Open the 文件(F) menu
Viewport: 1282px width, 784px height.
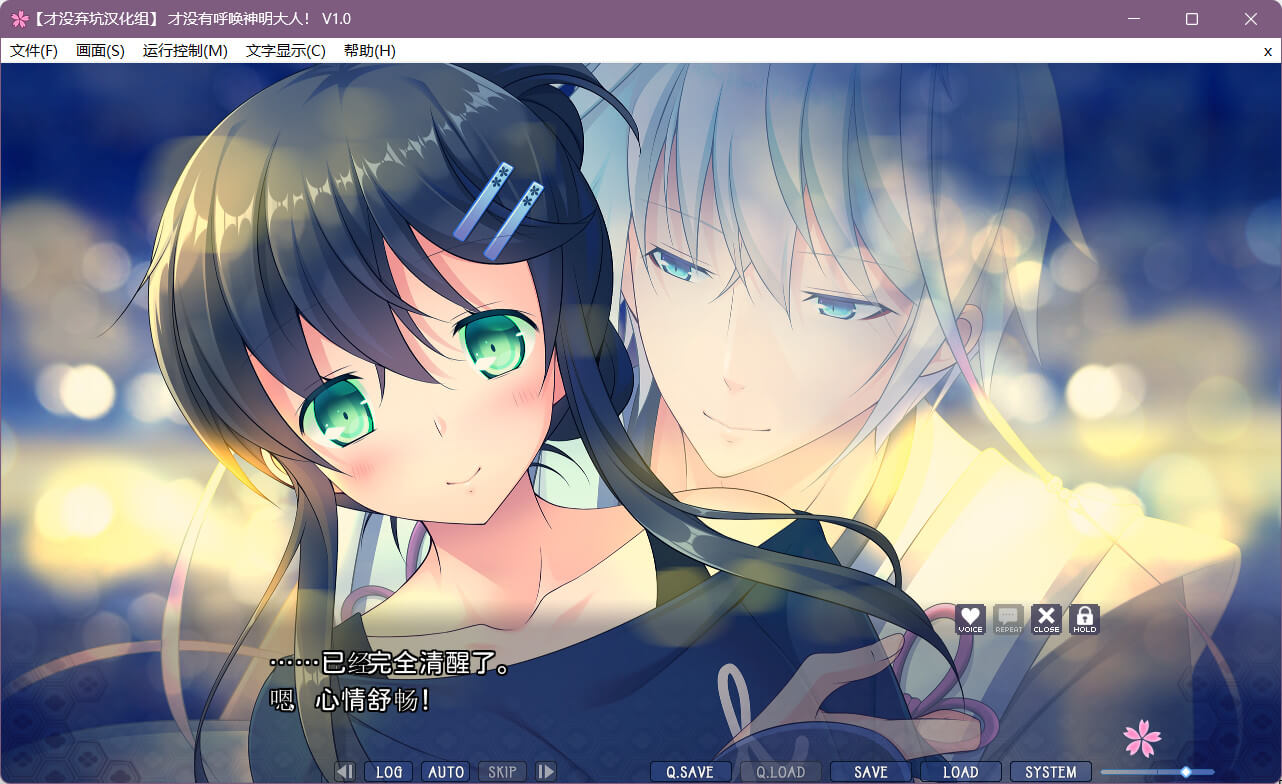coord(34,51)
